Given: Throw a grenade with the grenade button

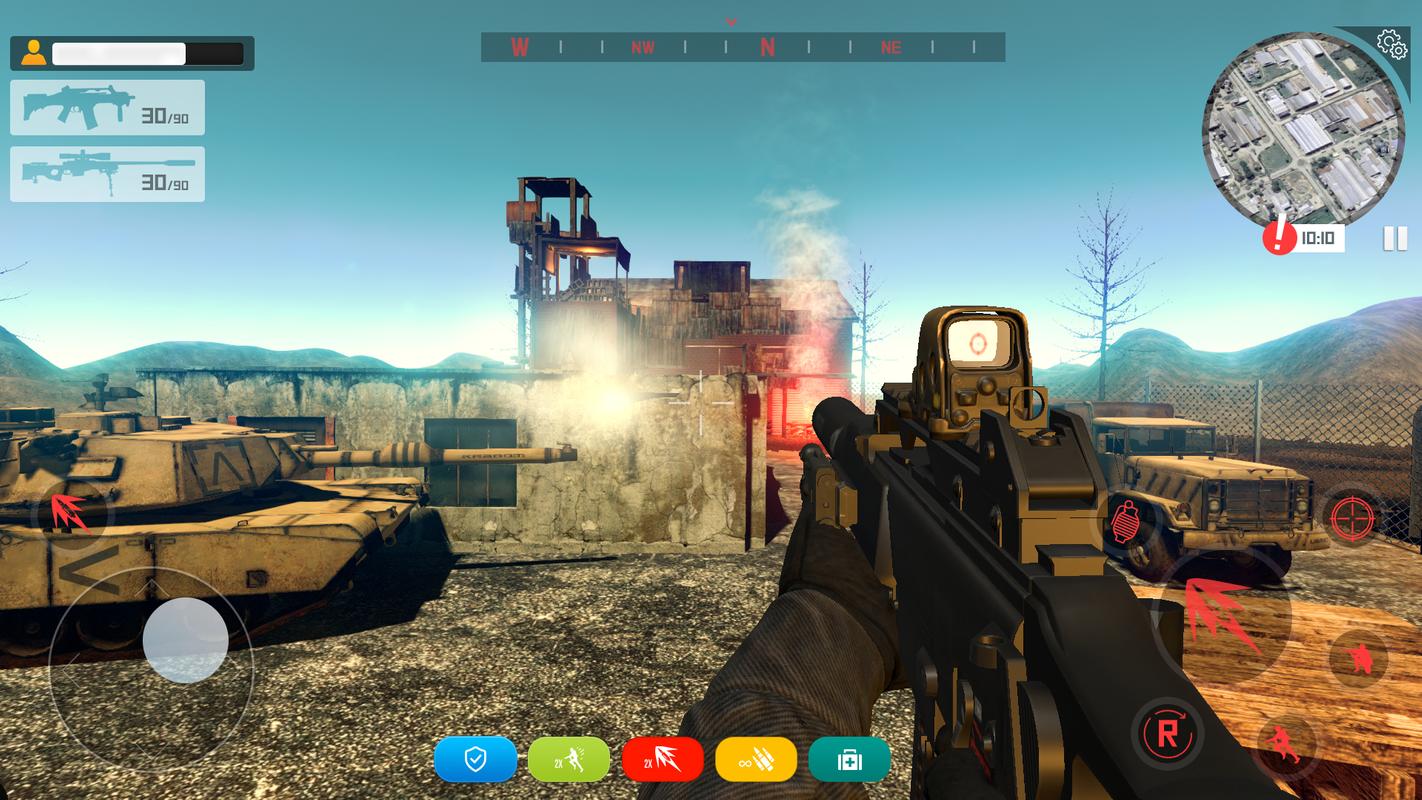Looking at the screenshot, I should [1127, 520].
